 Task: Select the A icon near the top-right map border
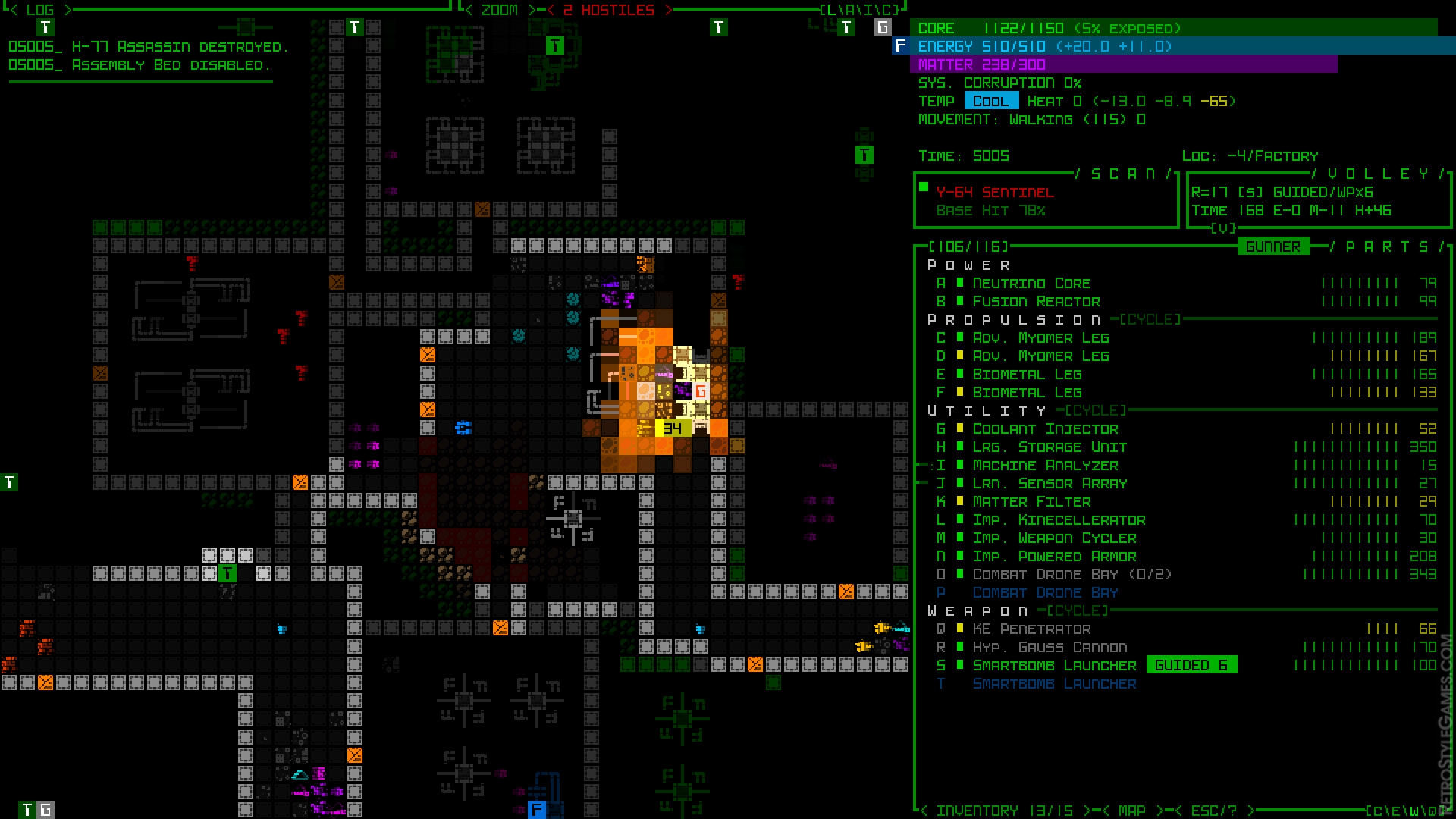click(850, 11)
